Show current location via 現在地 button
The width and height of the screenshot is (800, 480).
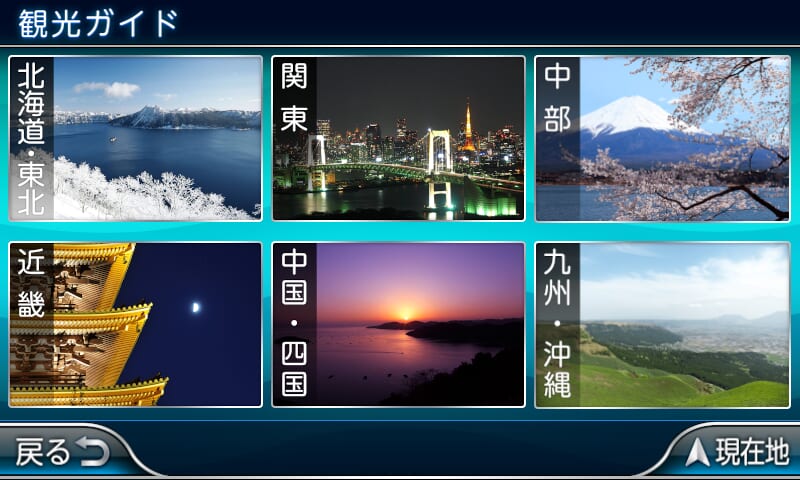click(x=738, y=453)
